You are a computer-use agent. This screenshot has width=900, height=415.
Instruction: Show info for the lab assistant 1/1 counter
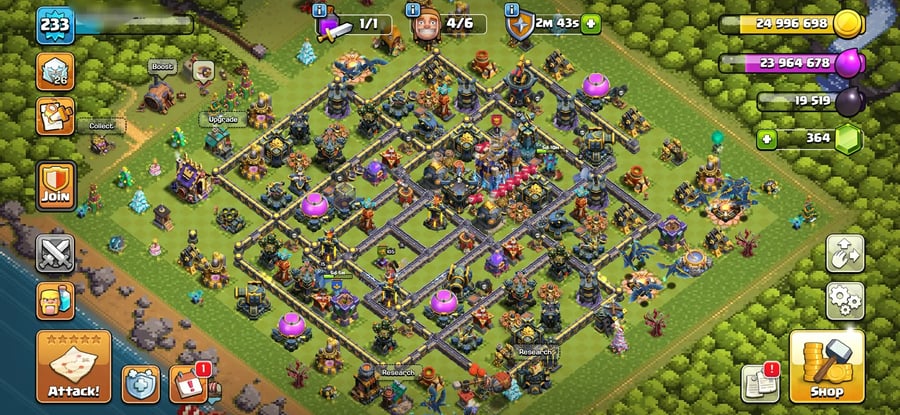[x=320, y=10]
